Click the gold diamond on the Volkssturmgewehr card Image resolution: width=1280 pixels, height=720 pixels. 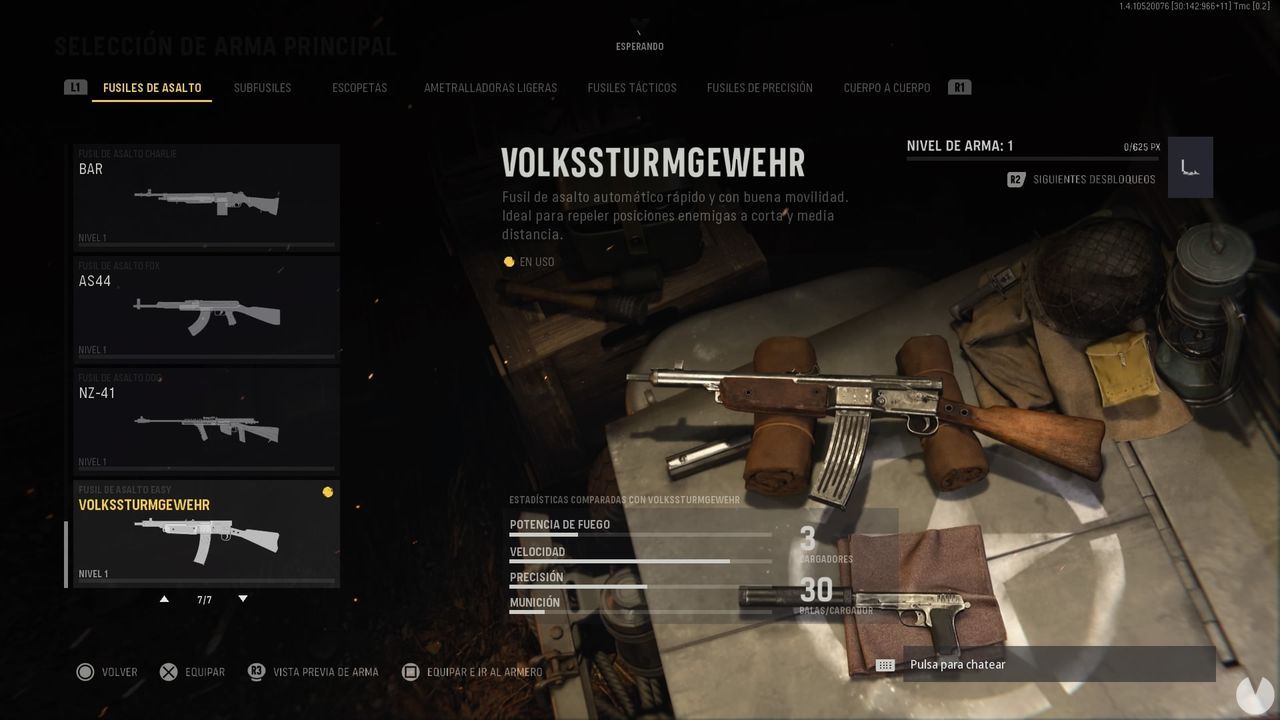tap(328, 491)
